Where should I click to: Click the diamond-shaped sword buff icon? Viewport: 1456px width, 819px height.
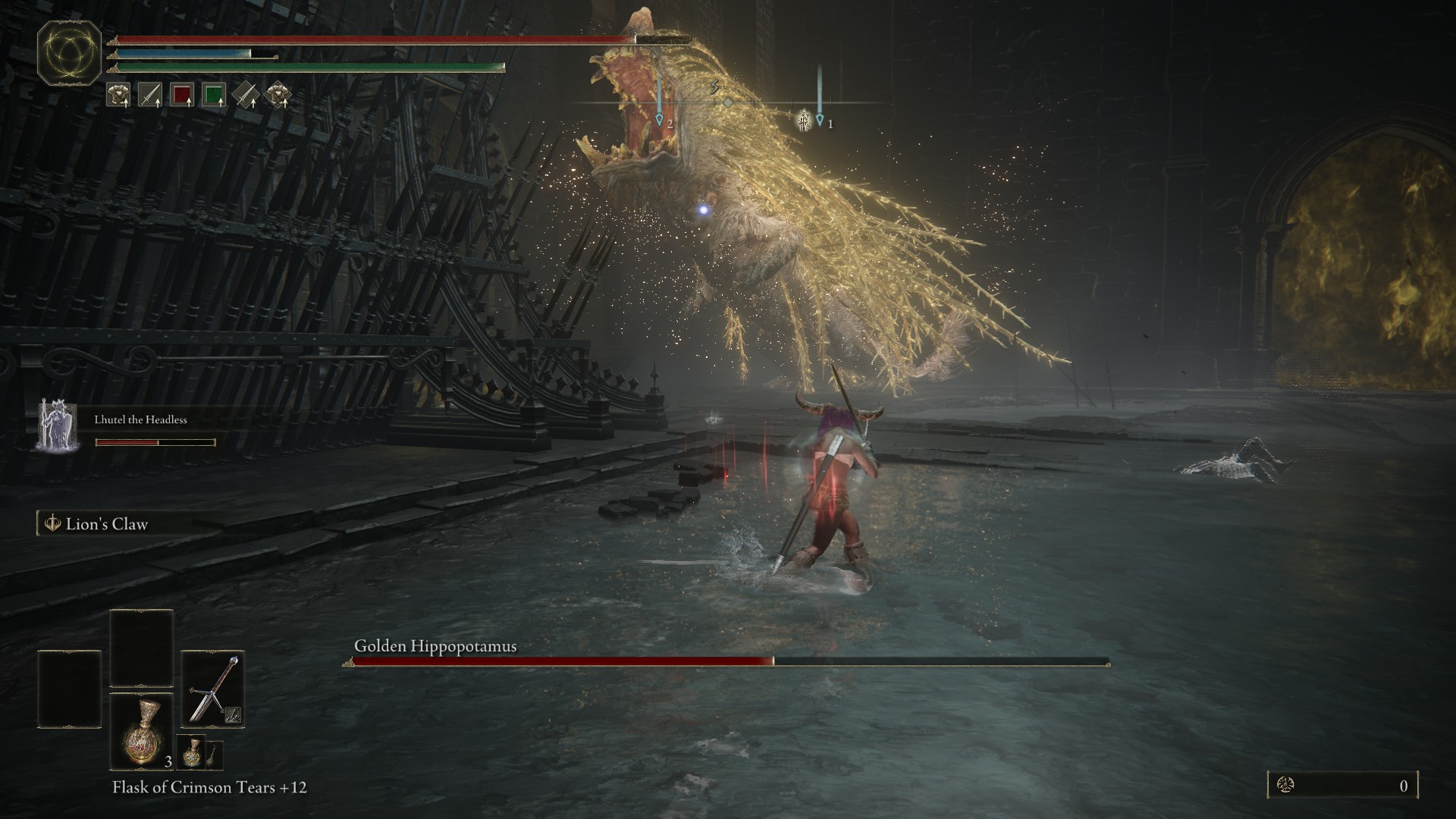[x=246, y=95]
